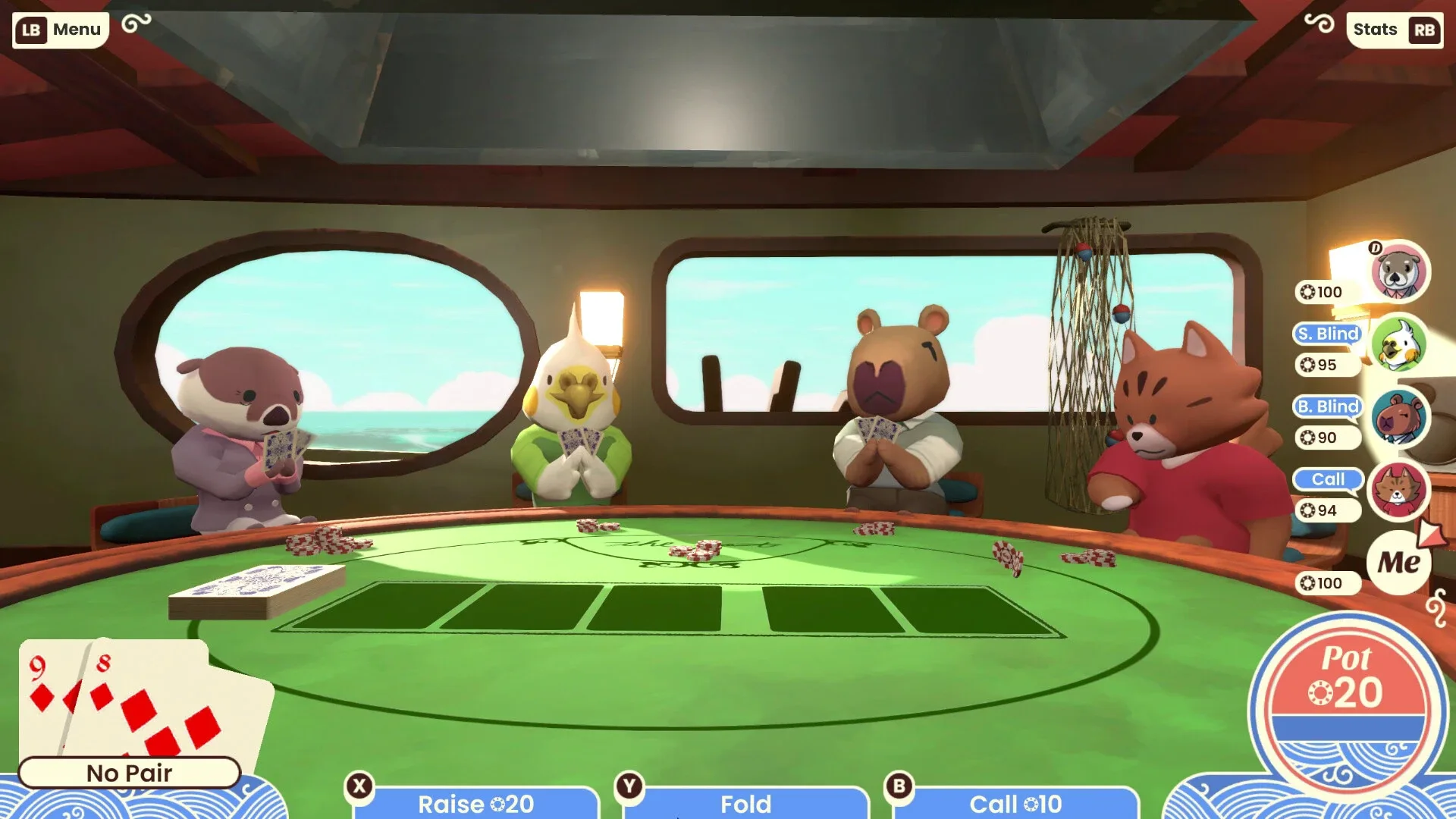Screen dimensions: 1456x819
Task: Click the cat player's avatar portrait
Action: pyautogui.click(x=1399, y=491)
